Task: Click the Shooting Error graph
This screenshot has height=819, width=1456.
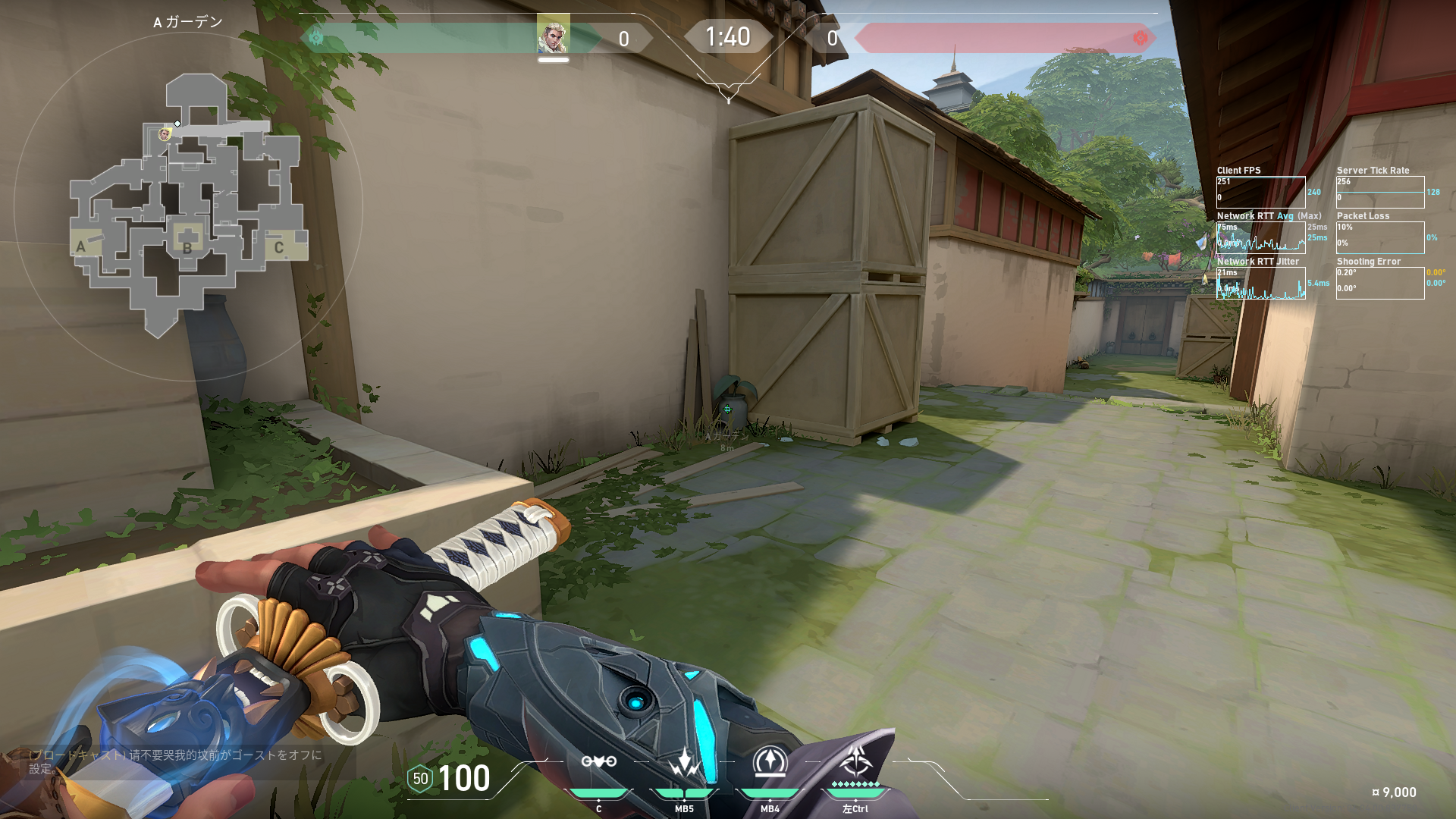Action: pyautogui.click(x=1380, y=283)
